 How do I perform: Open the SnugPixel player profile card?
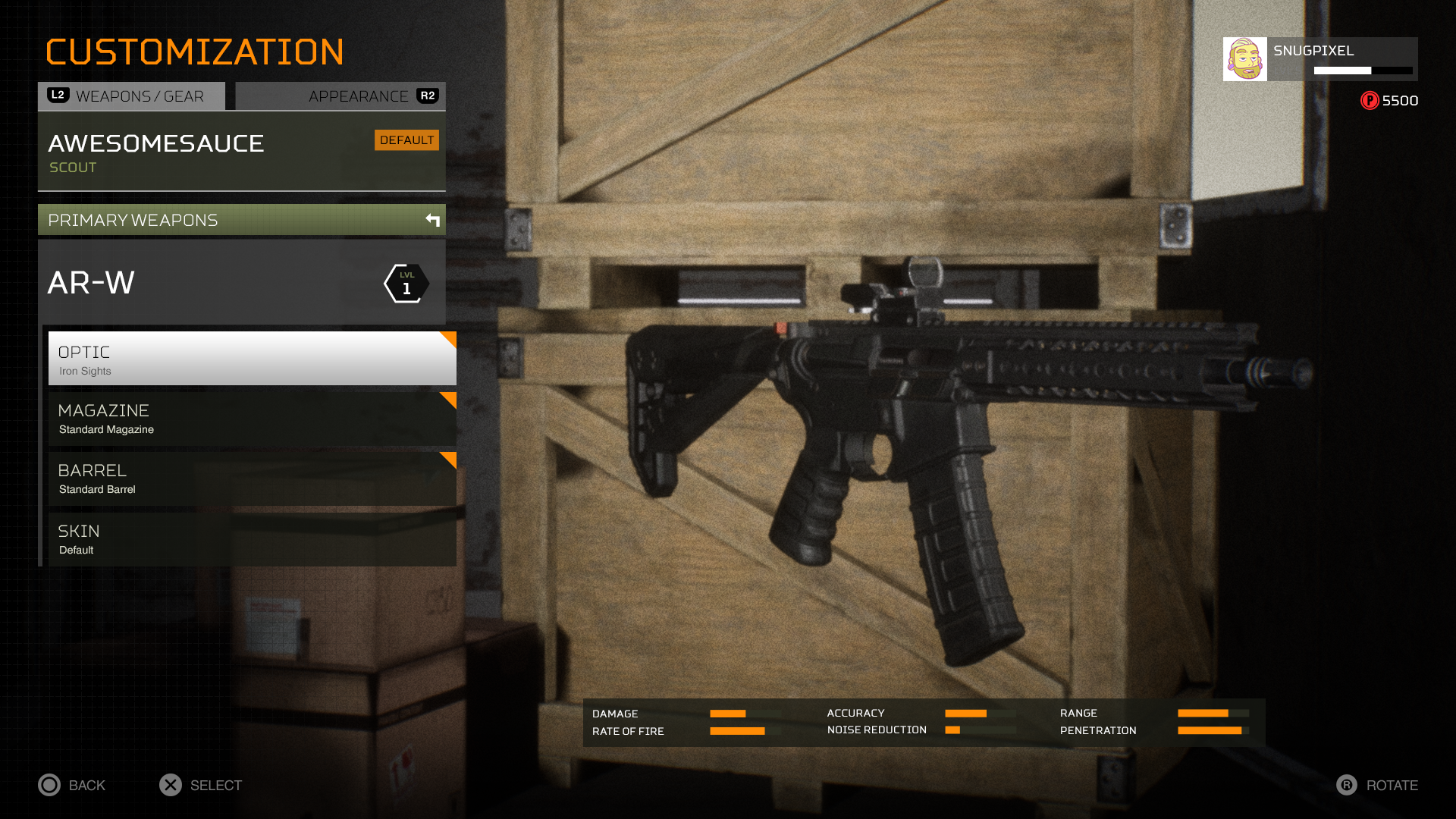[1319, 59]
